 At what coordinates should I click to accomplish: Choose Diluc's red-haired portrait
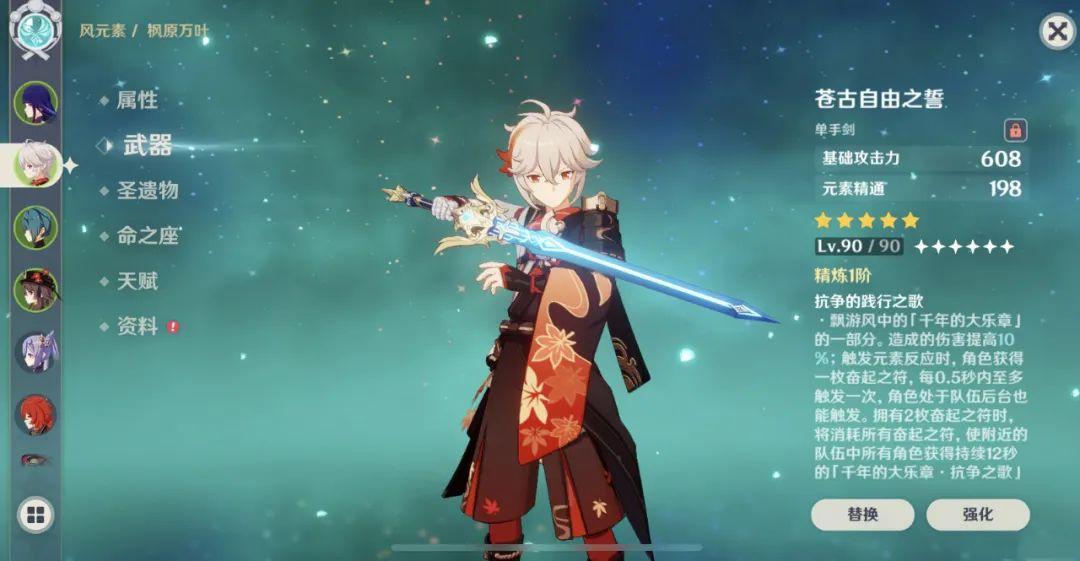tap(36, 414)
